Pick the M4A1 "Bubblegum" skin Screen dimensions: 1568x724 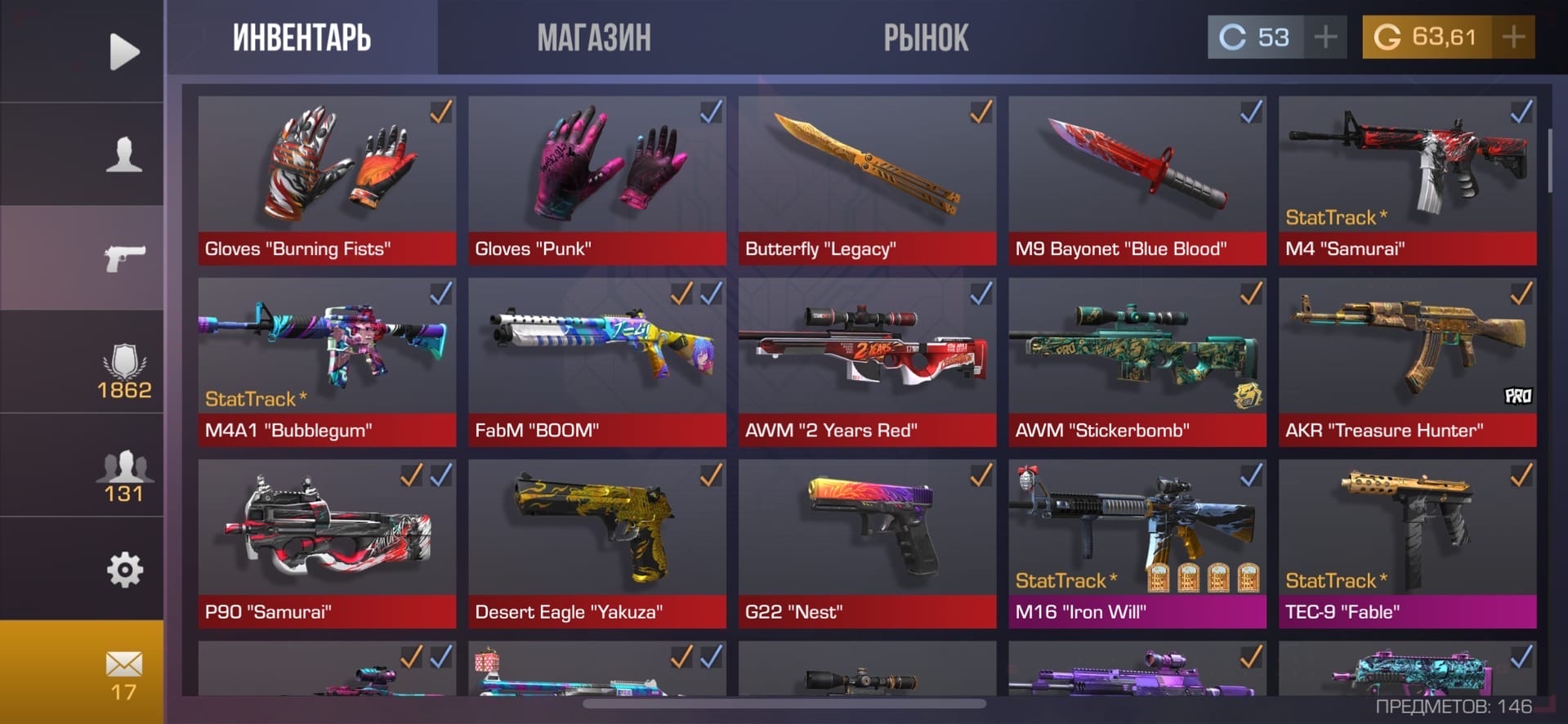[x=327, y=361]
